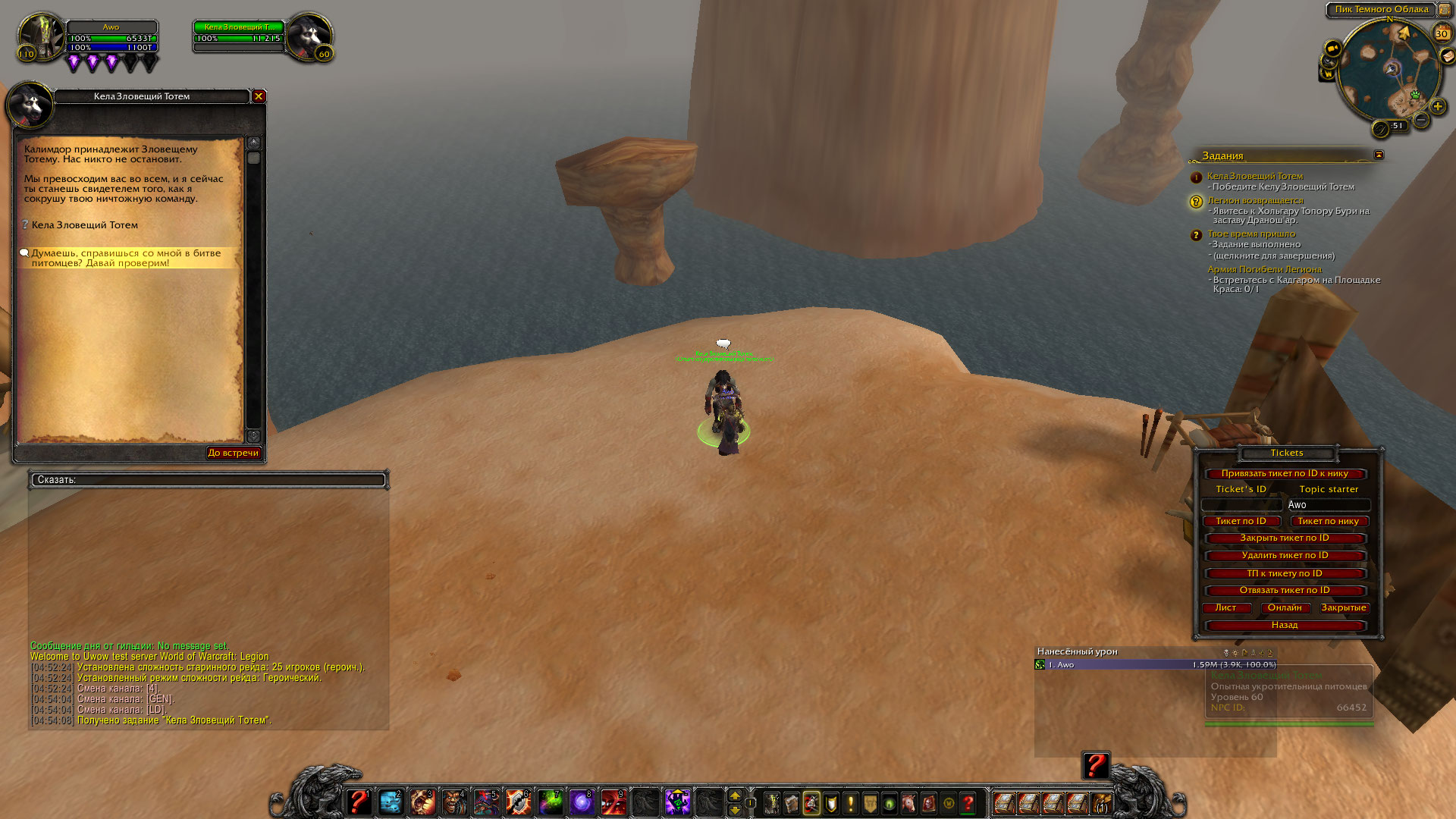Collapse the Задания quest tracker
The height and width of the screenshot is (819, 1456).
[x=1379, y=155]
